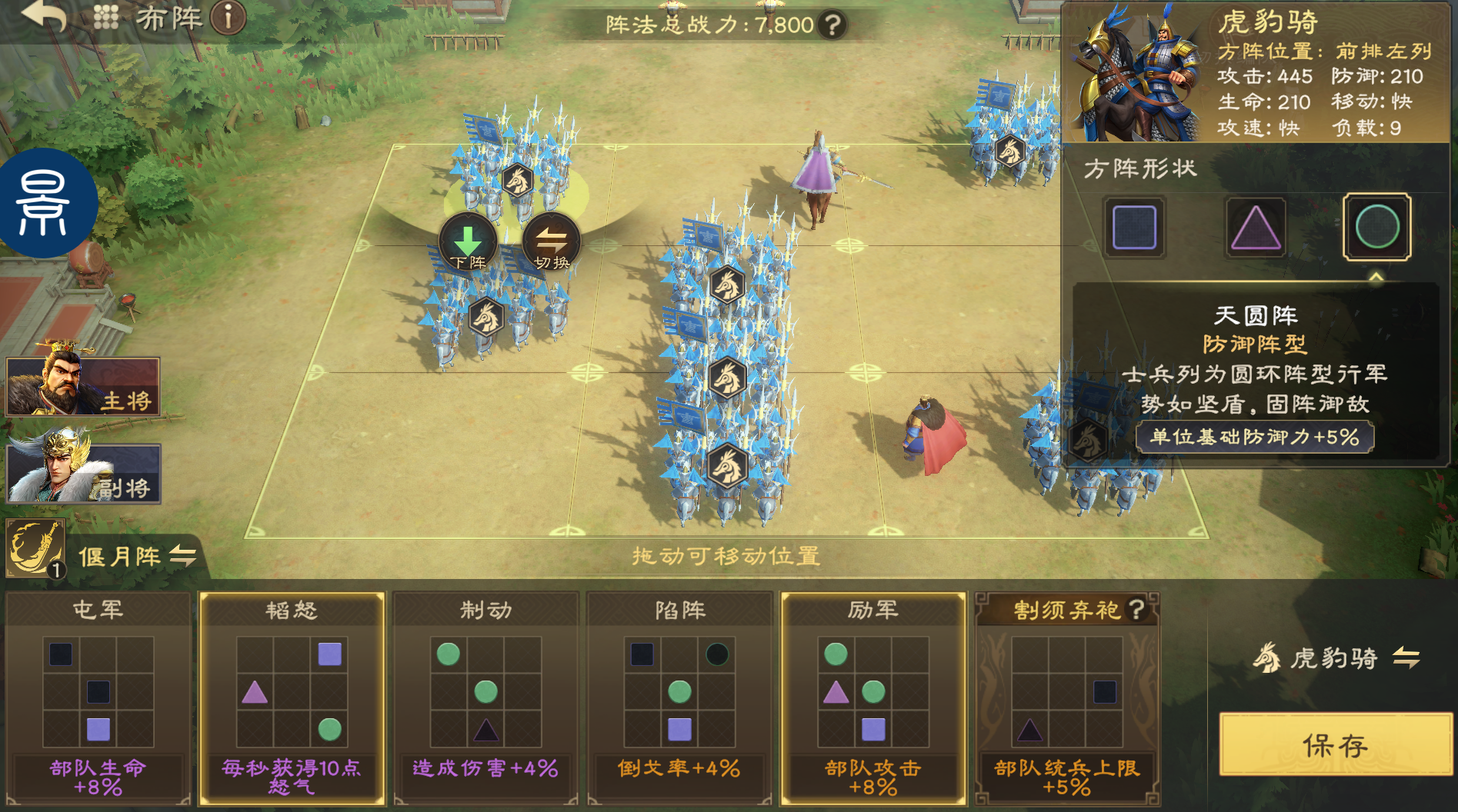Open the formation info icon
This screenshot has width=1458, height=812.
(x=228, y=17)
